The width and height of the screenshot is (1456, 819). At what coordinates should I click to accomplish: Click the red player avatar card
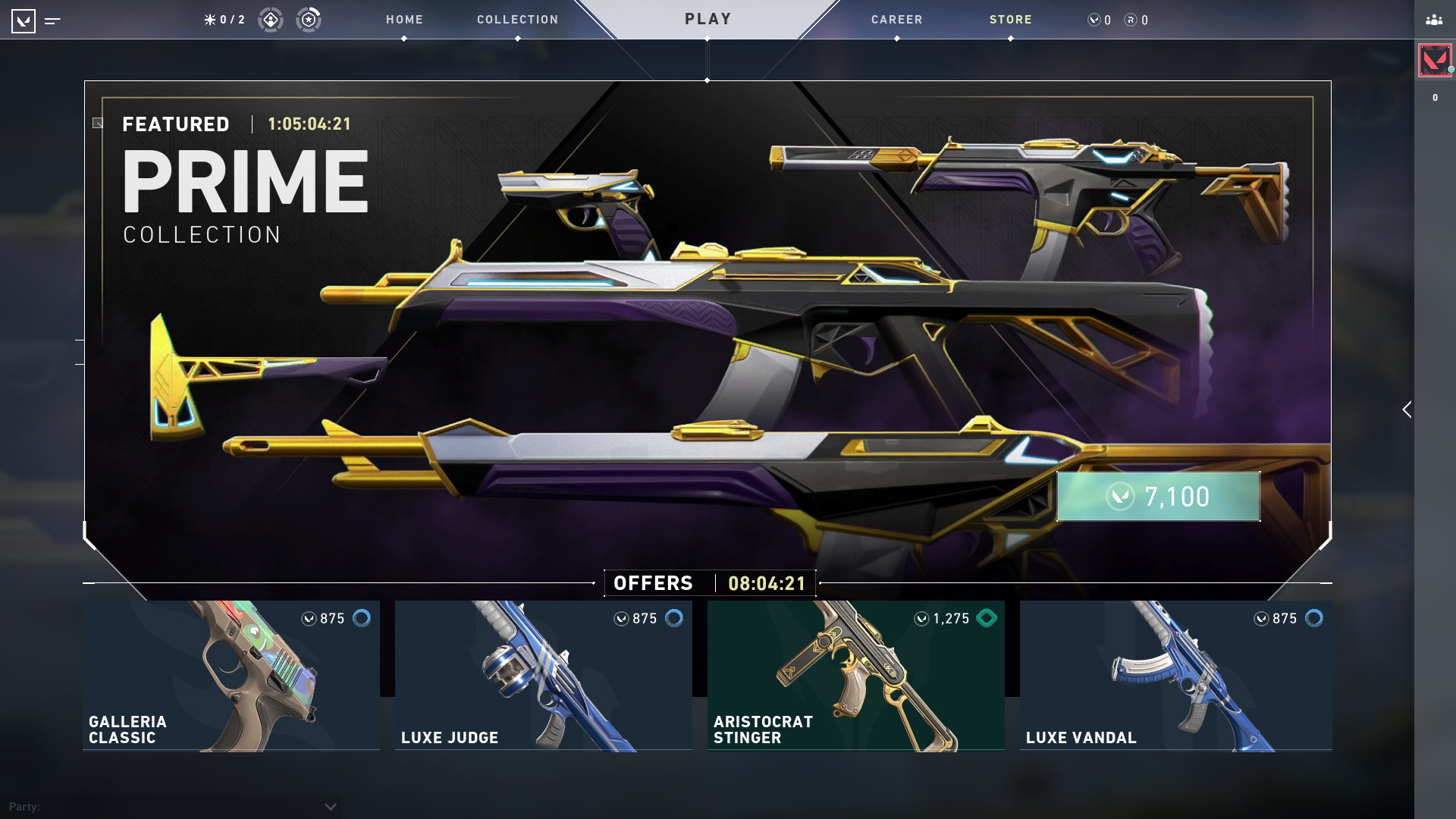(x=1434, y=60)
